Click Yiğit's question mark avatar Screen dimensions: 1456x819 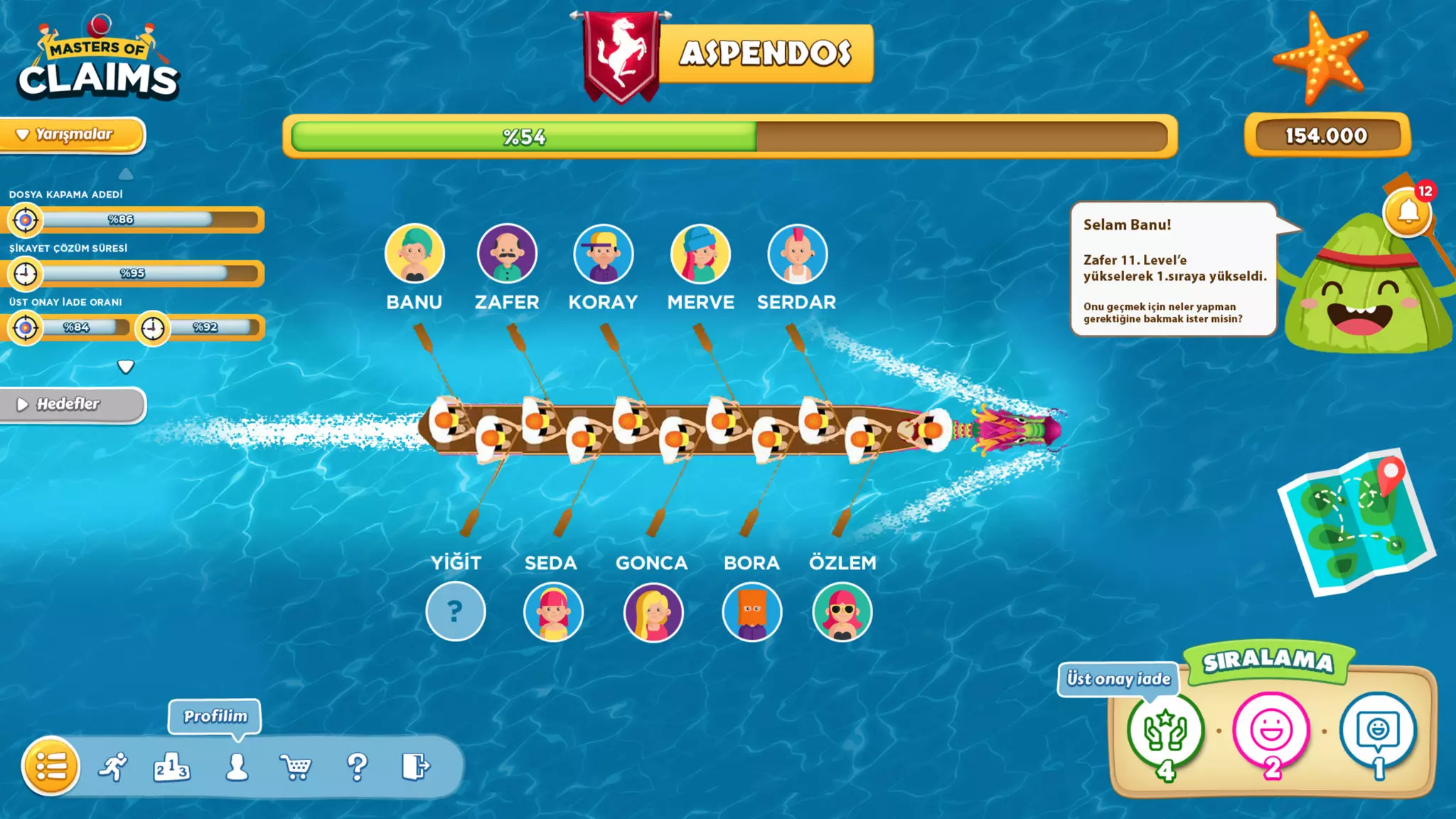coord(456,611)
